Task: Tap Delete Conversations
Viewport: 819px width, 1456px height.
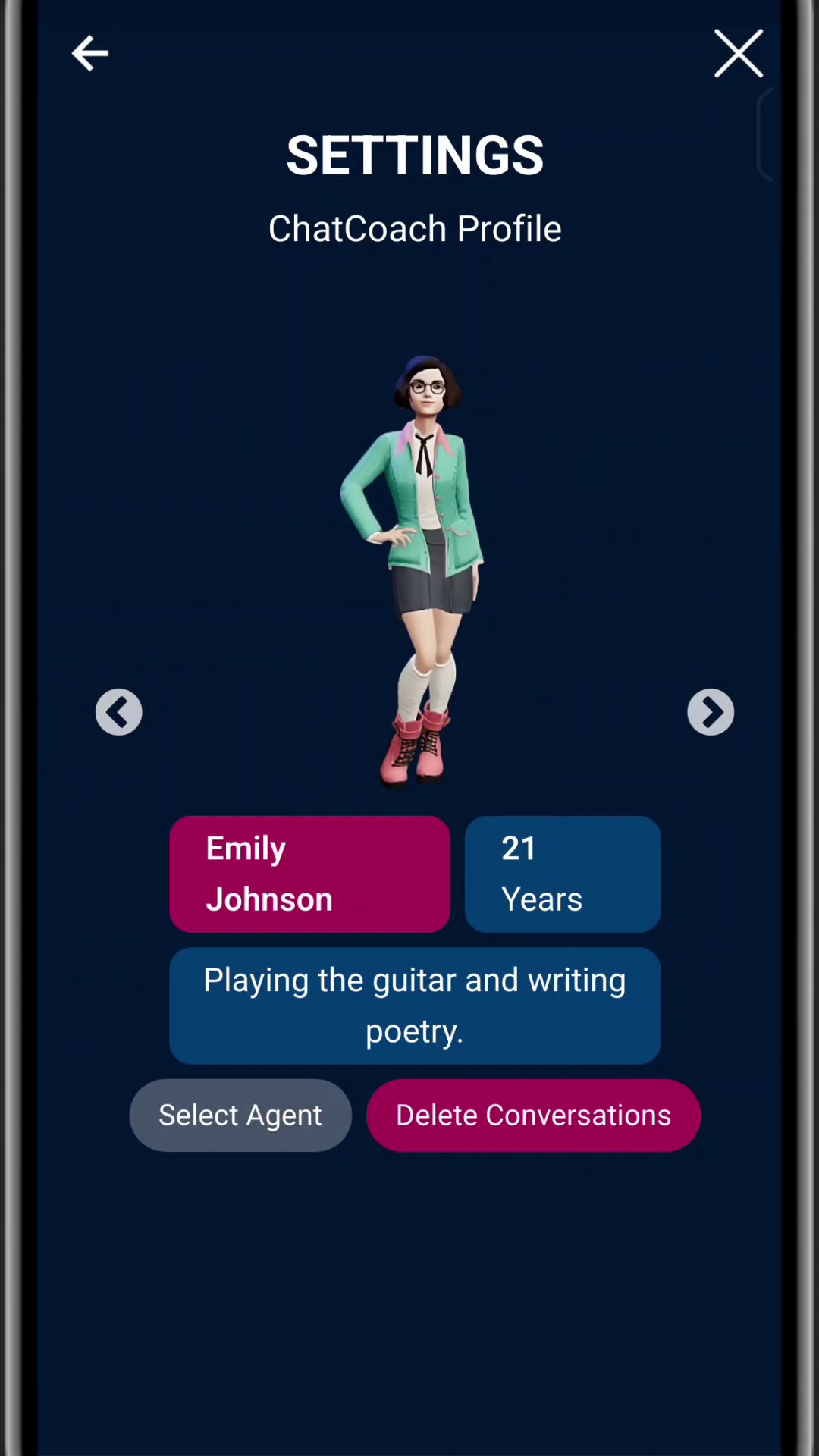Action: (533, 1116)
